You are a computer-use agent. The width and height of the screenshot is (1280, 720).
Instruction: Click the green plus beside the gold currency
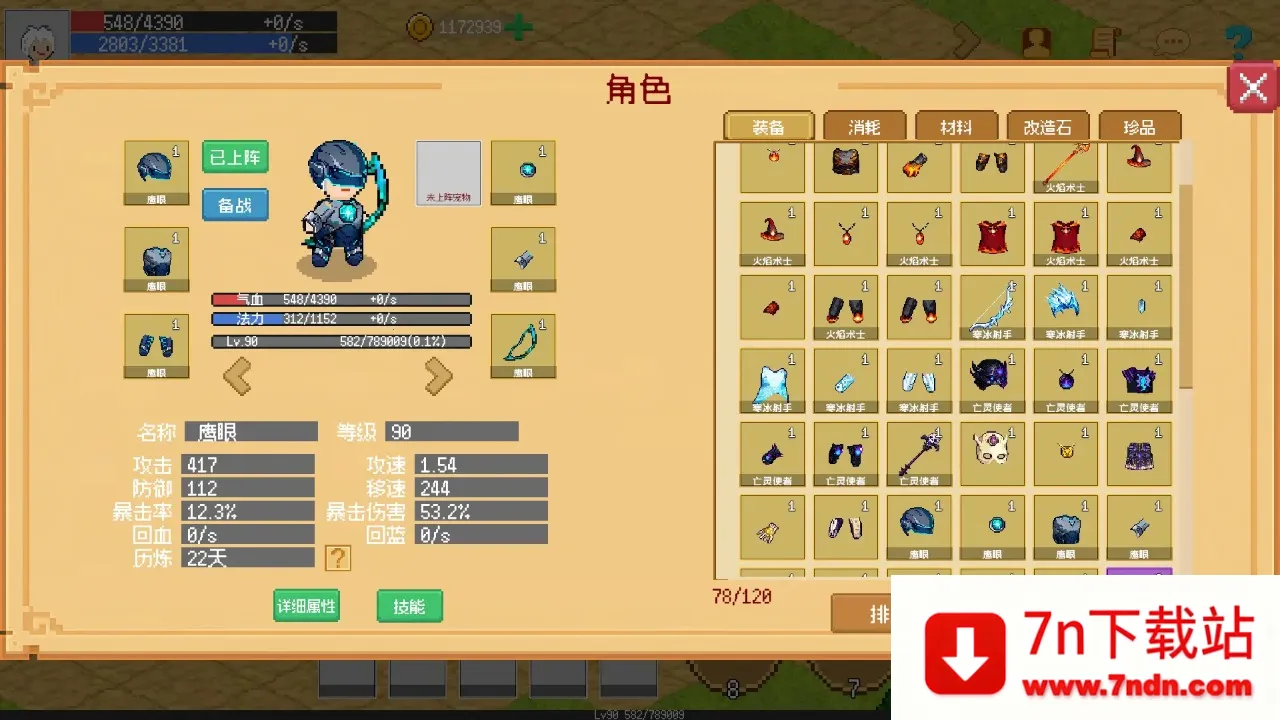pos(518,27)
